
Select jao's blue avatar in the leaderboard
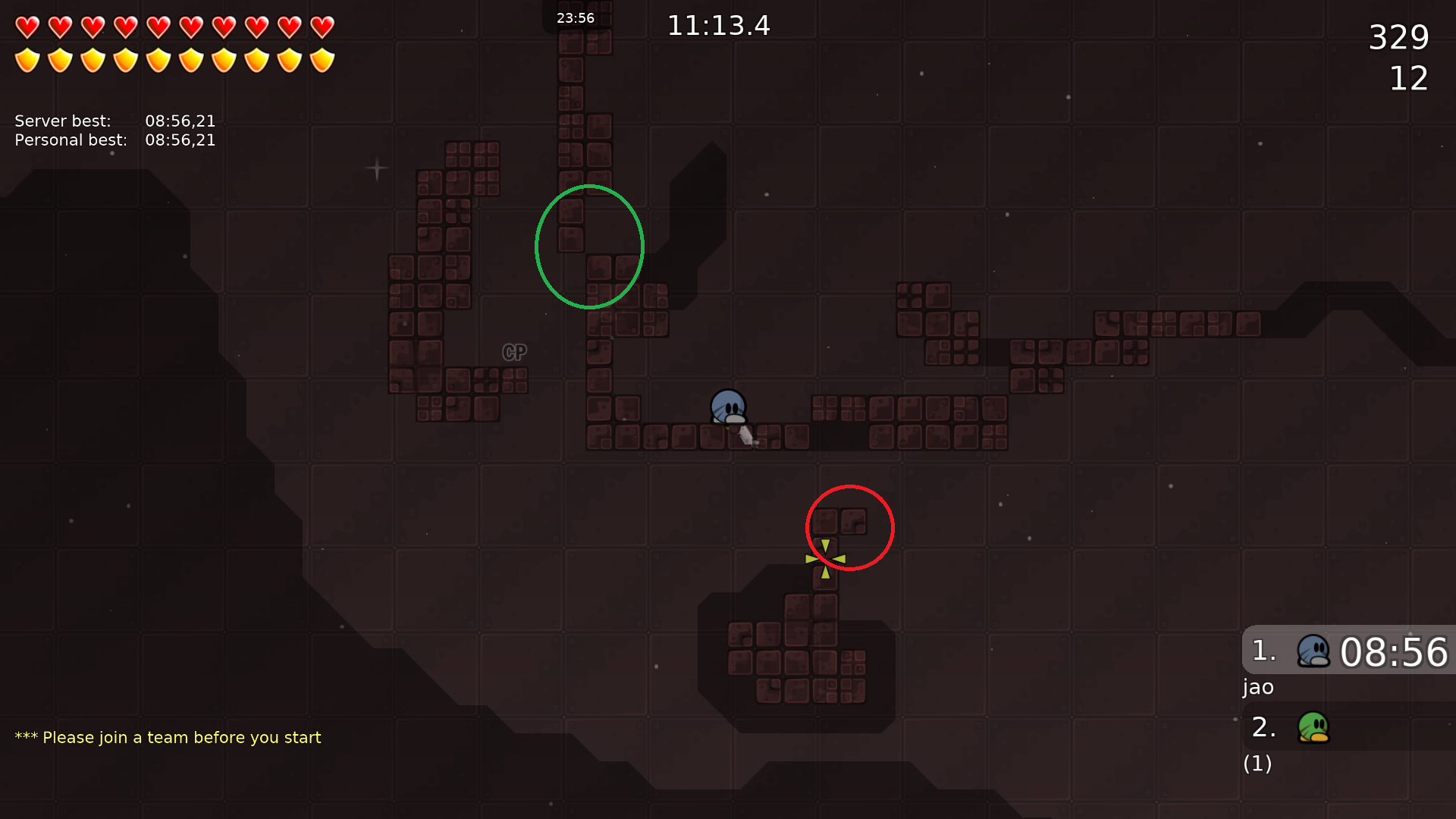[1313, 651]
